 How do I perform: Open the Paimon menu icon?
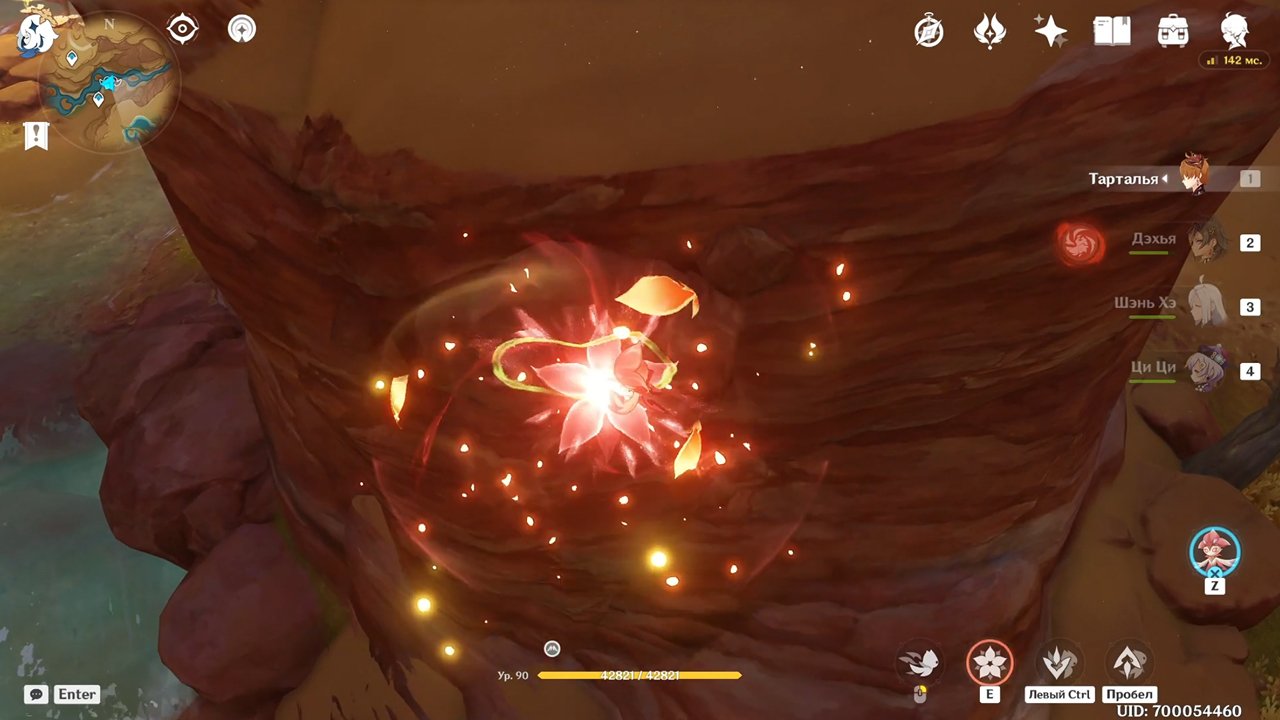click(x=35, y=34)
